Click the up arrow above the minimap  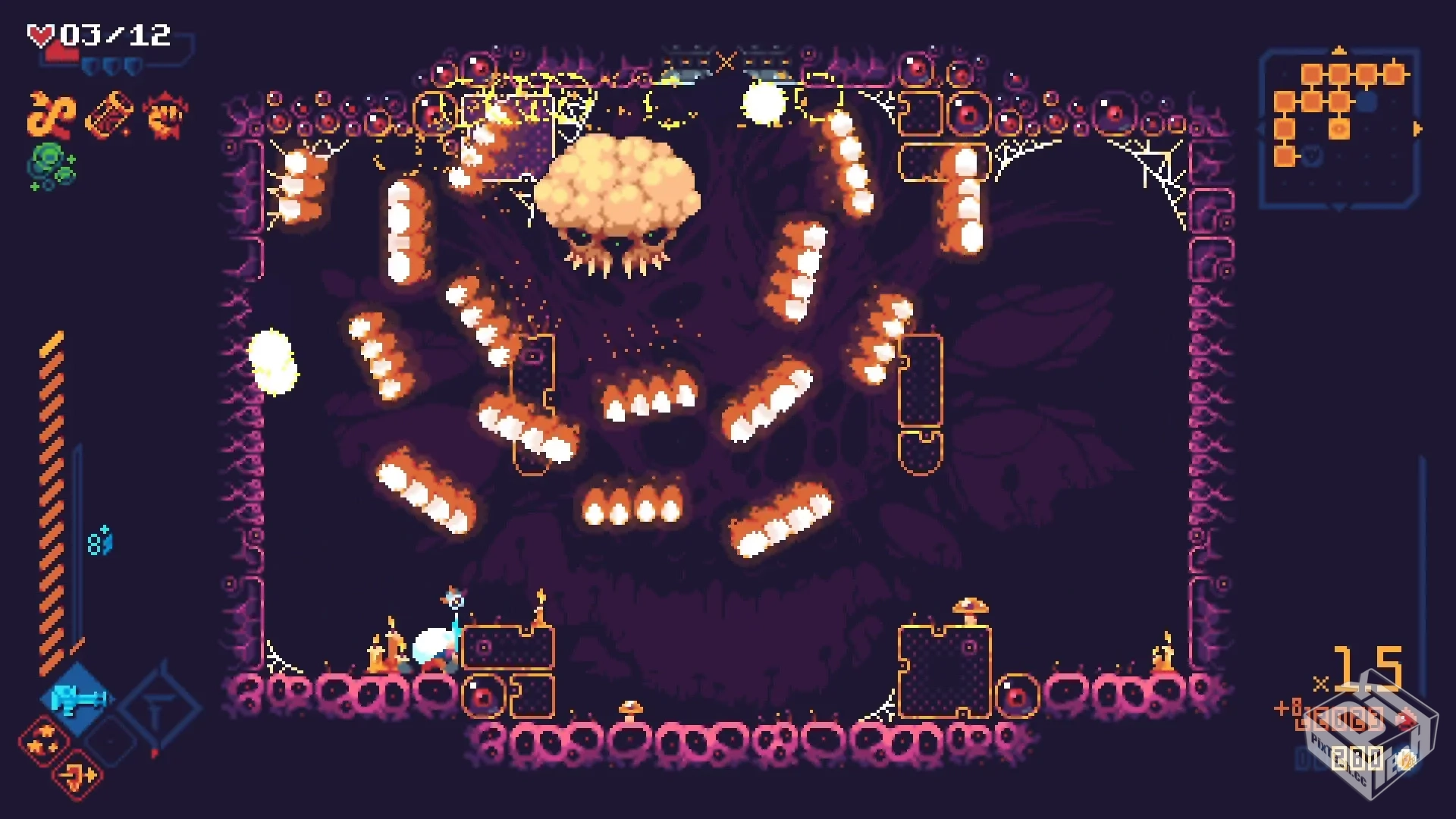point(1340,51)
